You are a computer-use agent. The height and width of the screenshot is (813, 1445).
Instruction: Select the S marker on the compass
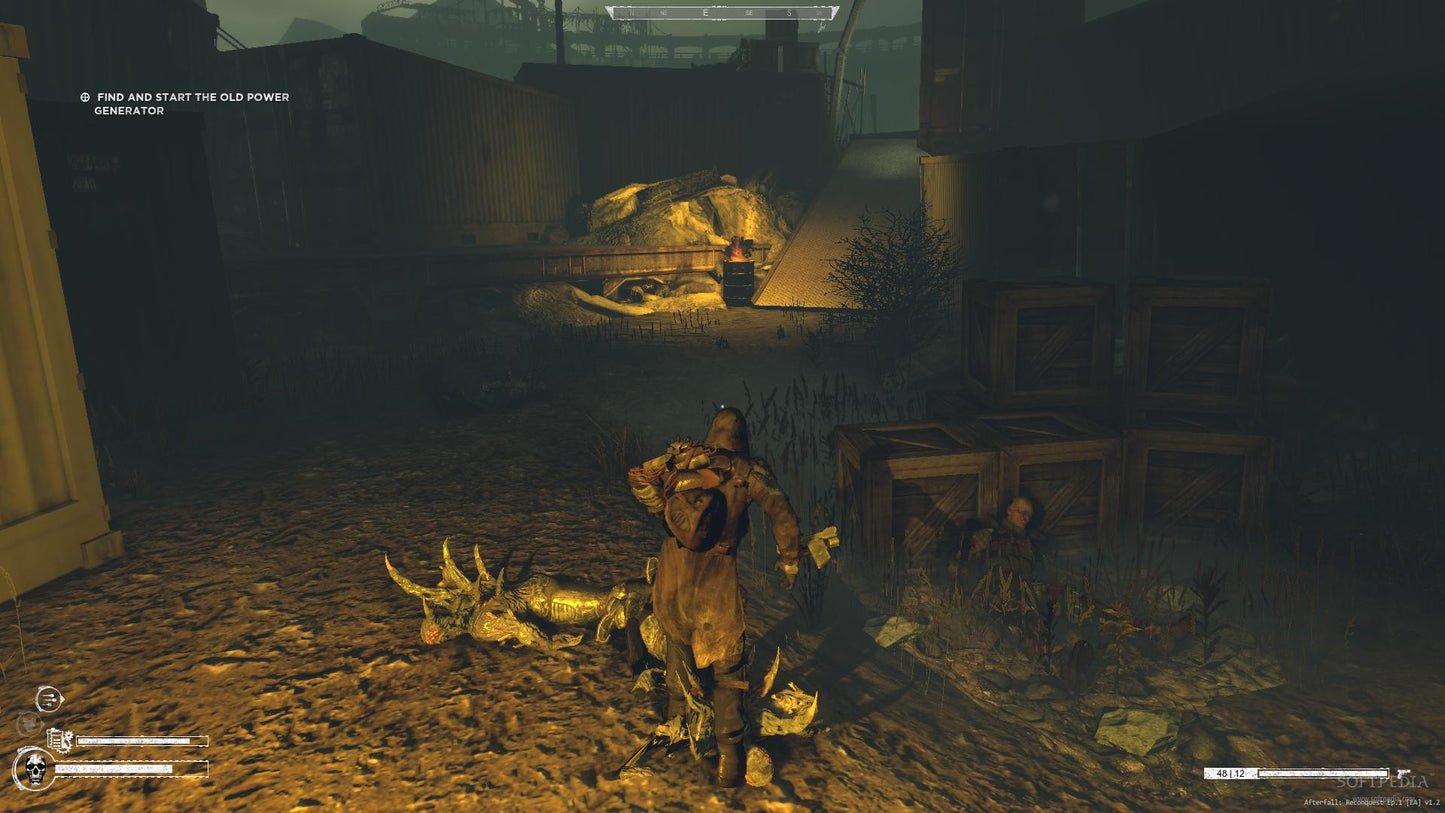tap(789, 14)
